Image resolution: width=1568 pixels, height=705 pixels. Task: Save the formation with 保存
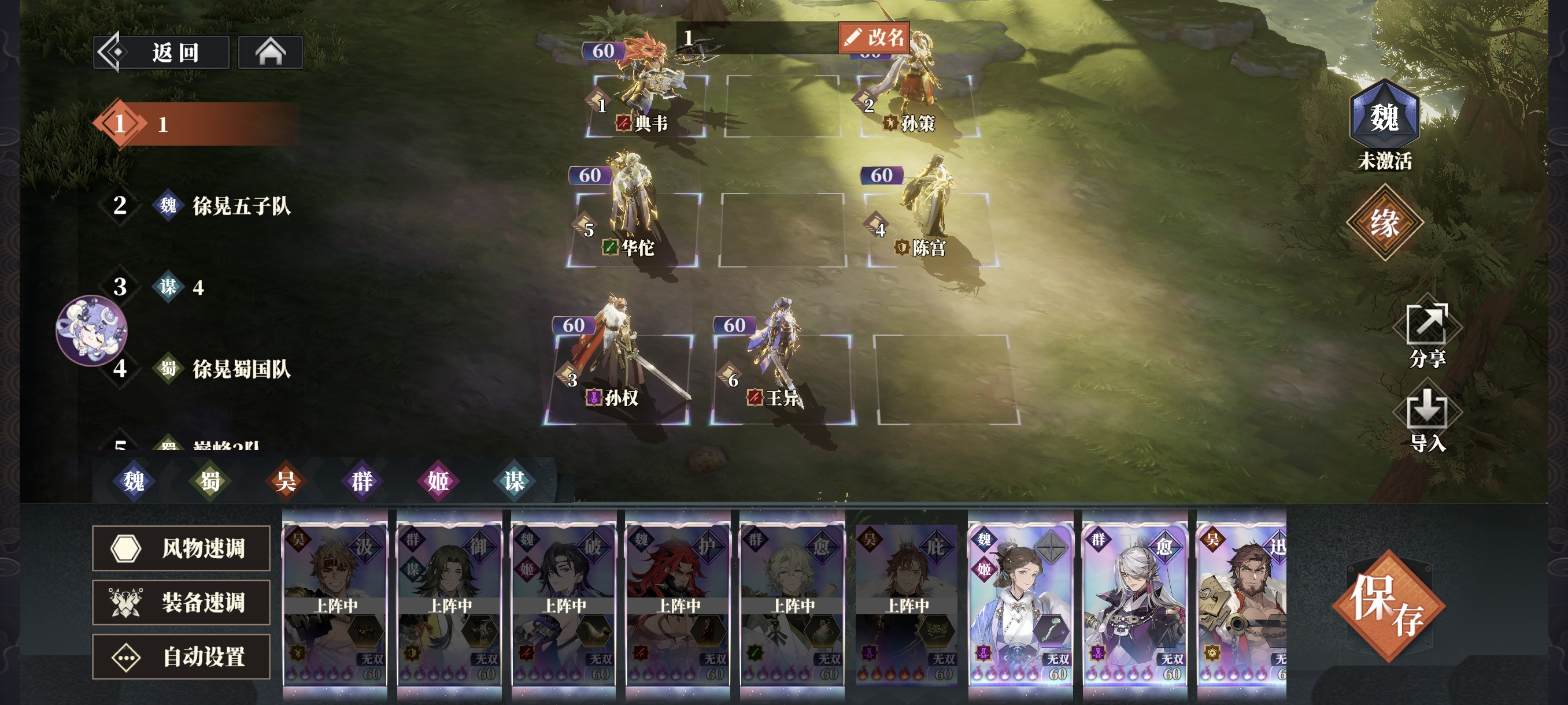(x=1388, y=606)
